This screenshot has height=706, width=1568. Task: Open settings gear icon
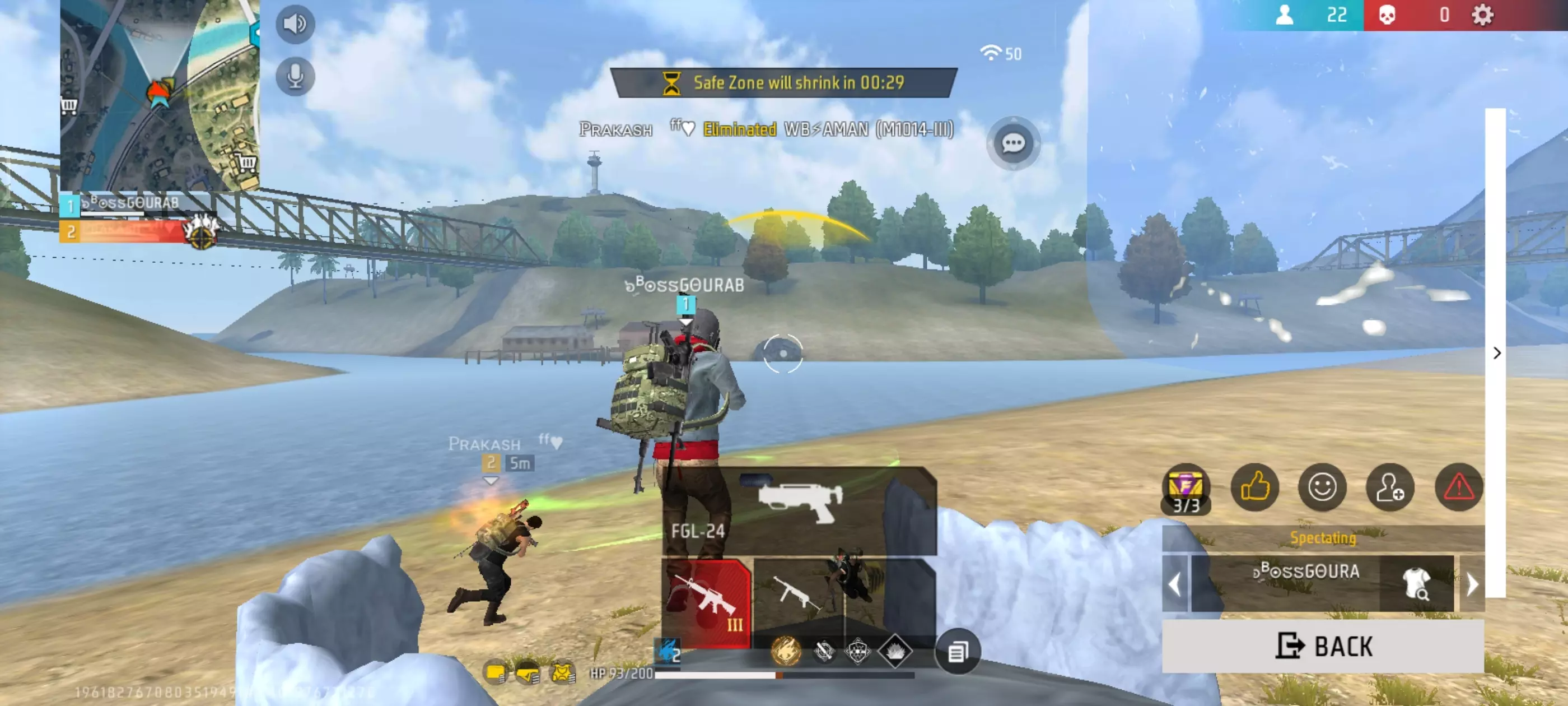pyautogui.click(x=1482, y=15)
